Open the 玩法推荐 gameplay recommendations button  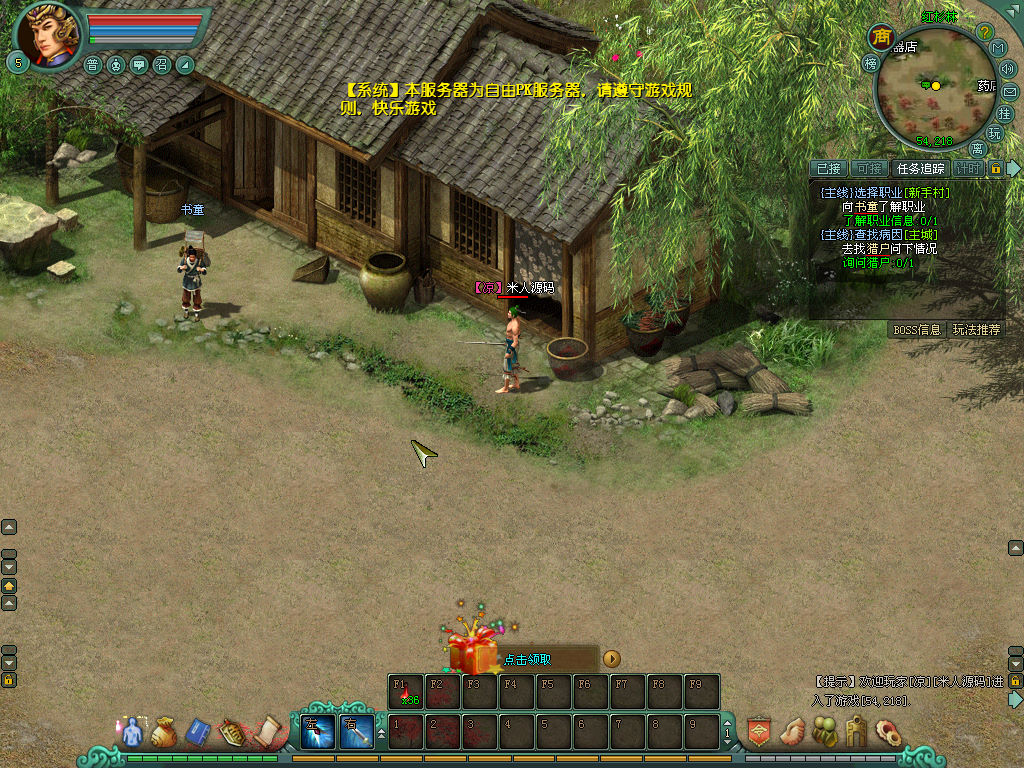(x=975, y=329)
